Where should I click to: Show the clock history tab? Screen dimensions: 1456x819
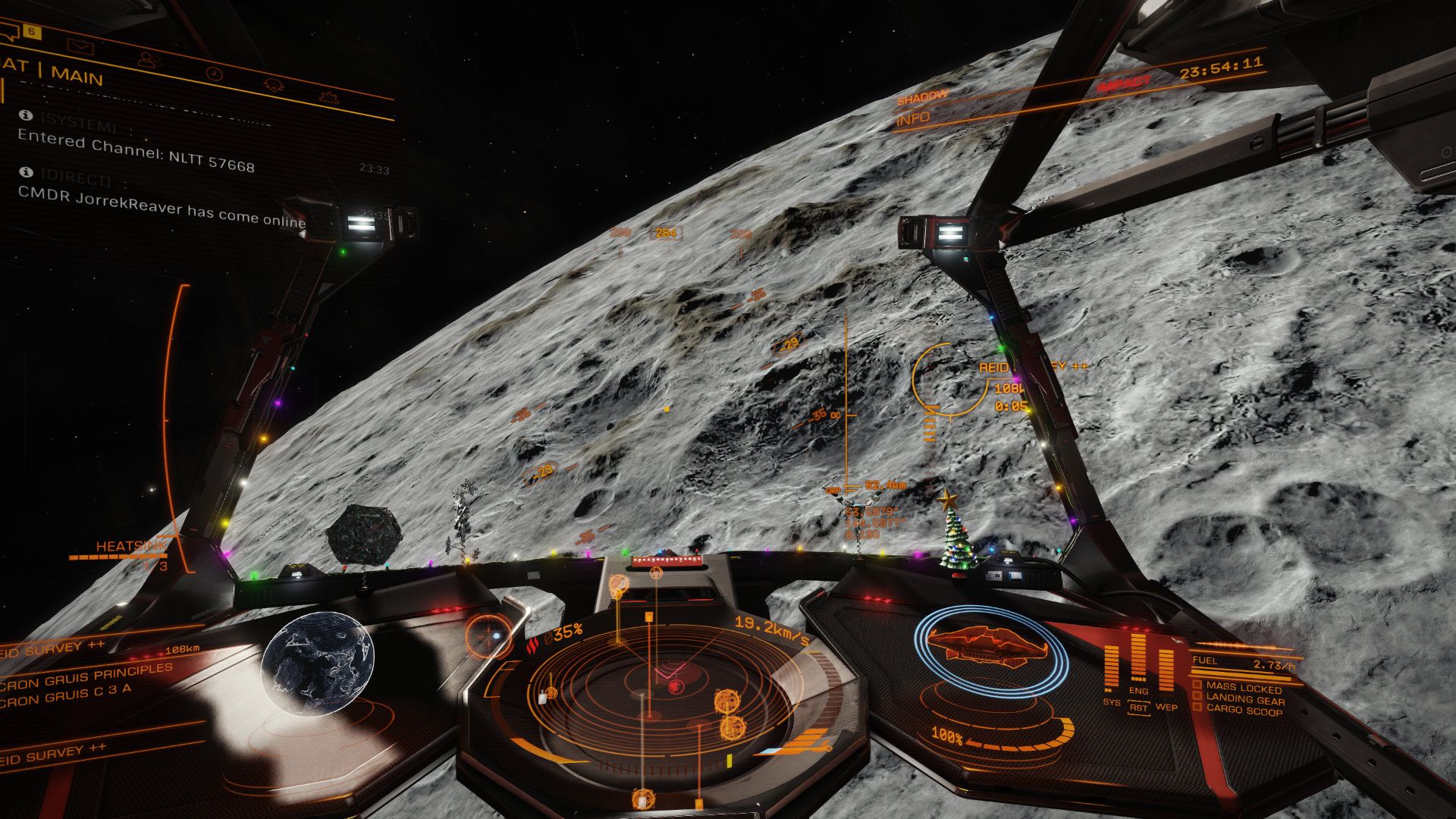pyautogui.click(x=214, y=74)
